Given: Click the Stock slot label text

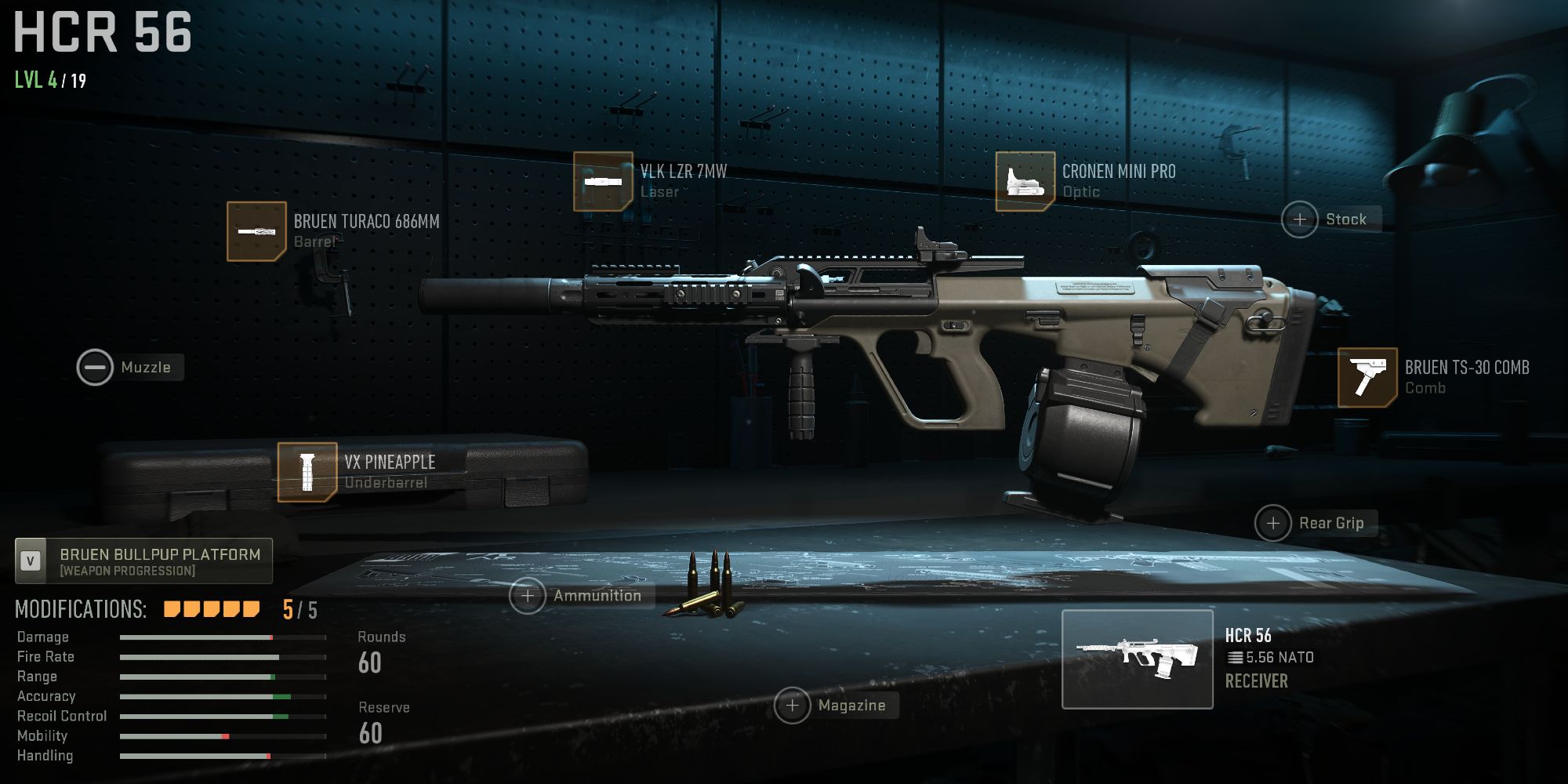Looking at the screenshot, I should pyautogui.click(x=1345, y=219).
